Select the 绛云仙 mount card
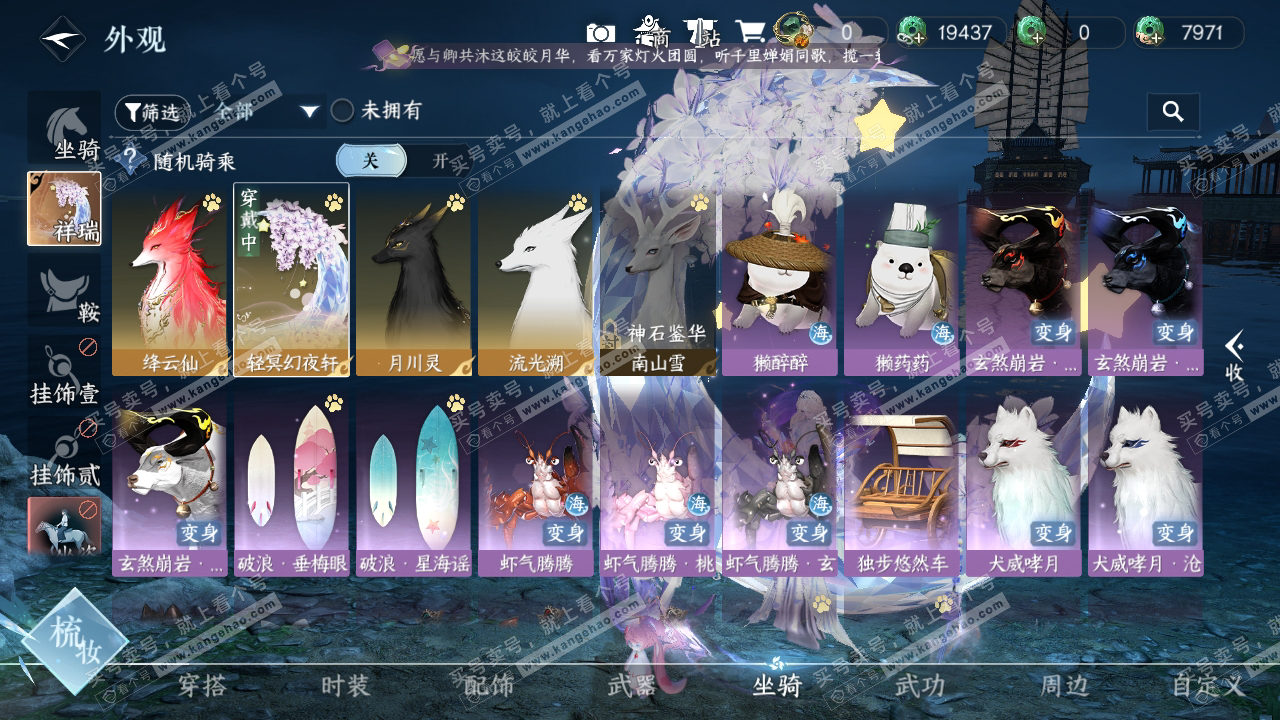The width and height of the screenshot is (1280, 720). click(169, 280)
